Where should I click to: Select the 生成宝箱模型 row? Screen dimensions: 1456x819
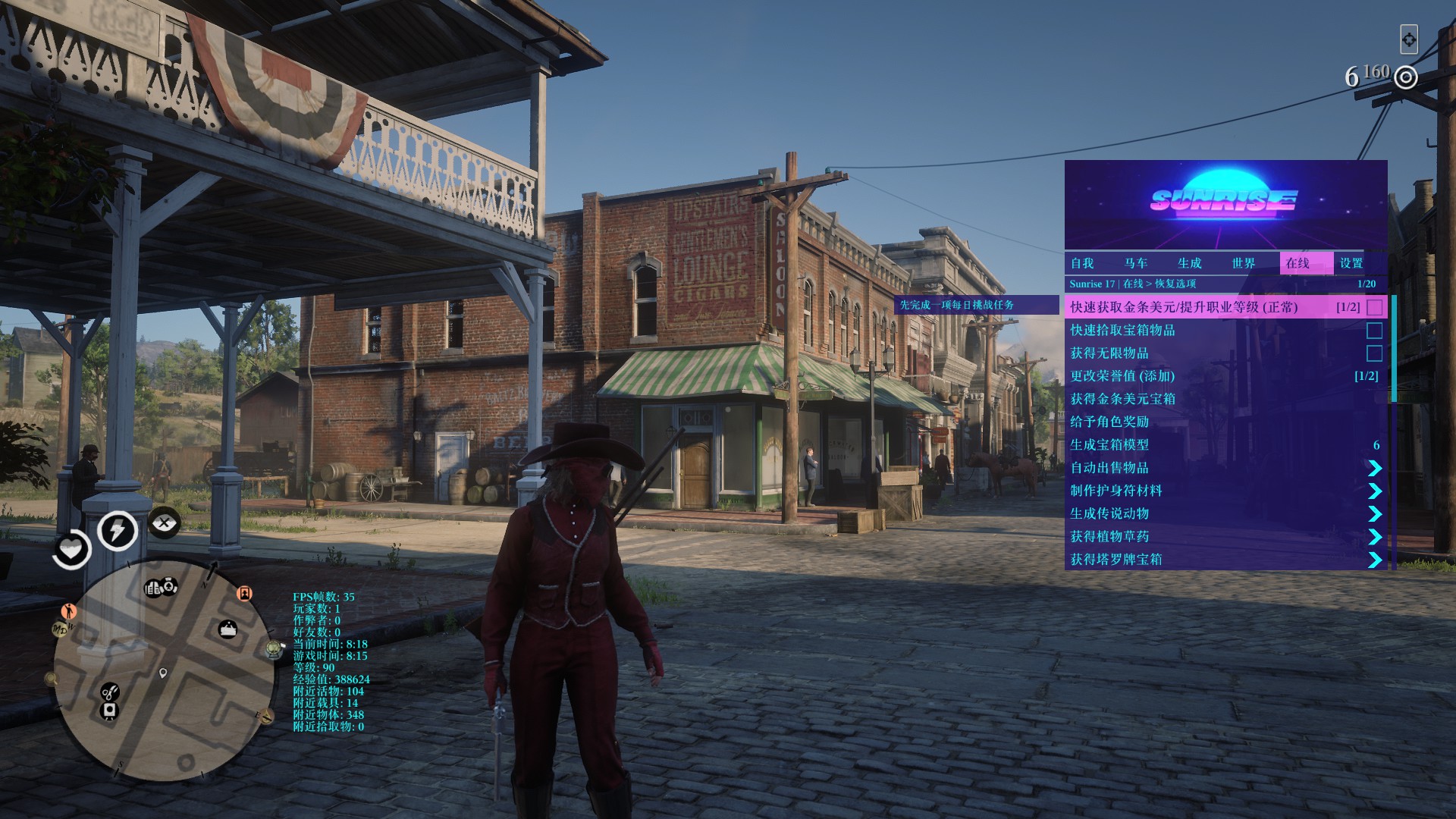click(1109, 445)
